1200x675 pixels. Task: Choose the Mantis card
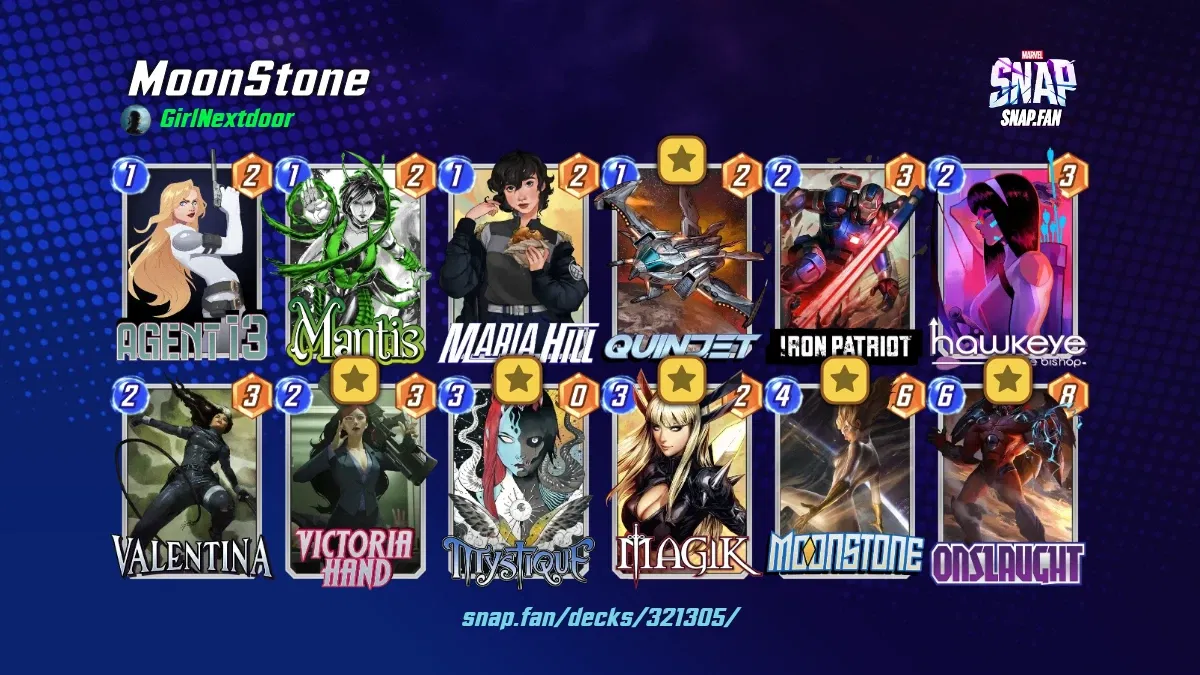point(355,258)
